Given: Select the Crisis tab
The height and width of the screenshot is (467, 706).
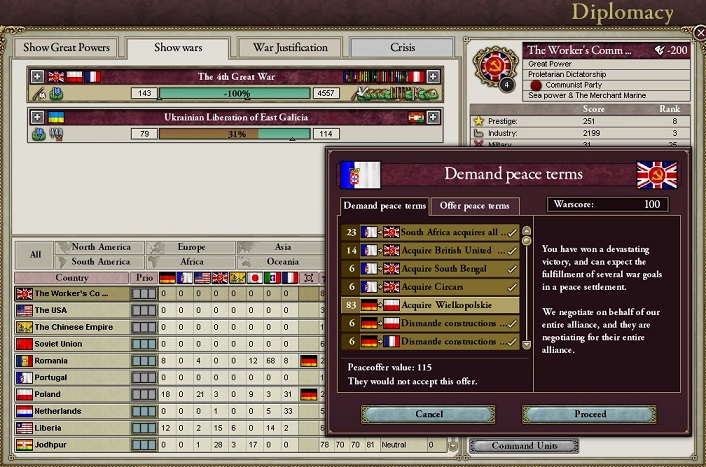Looking at the screenshot, I should click(403, 47).
